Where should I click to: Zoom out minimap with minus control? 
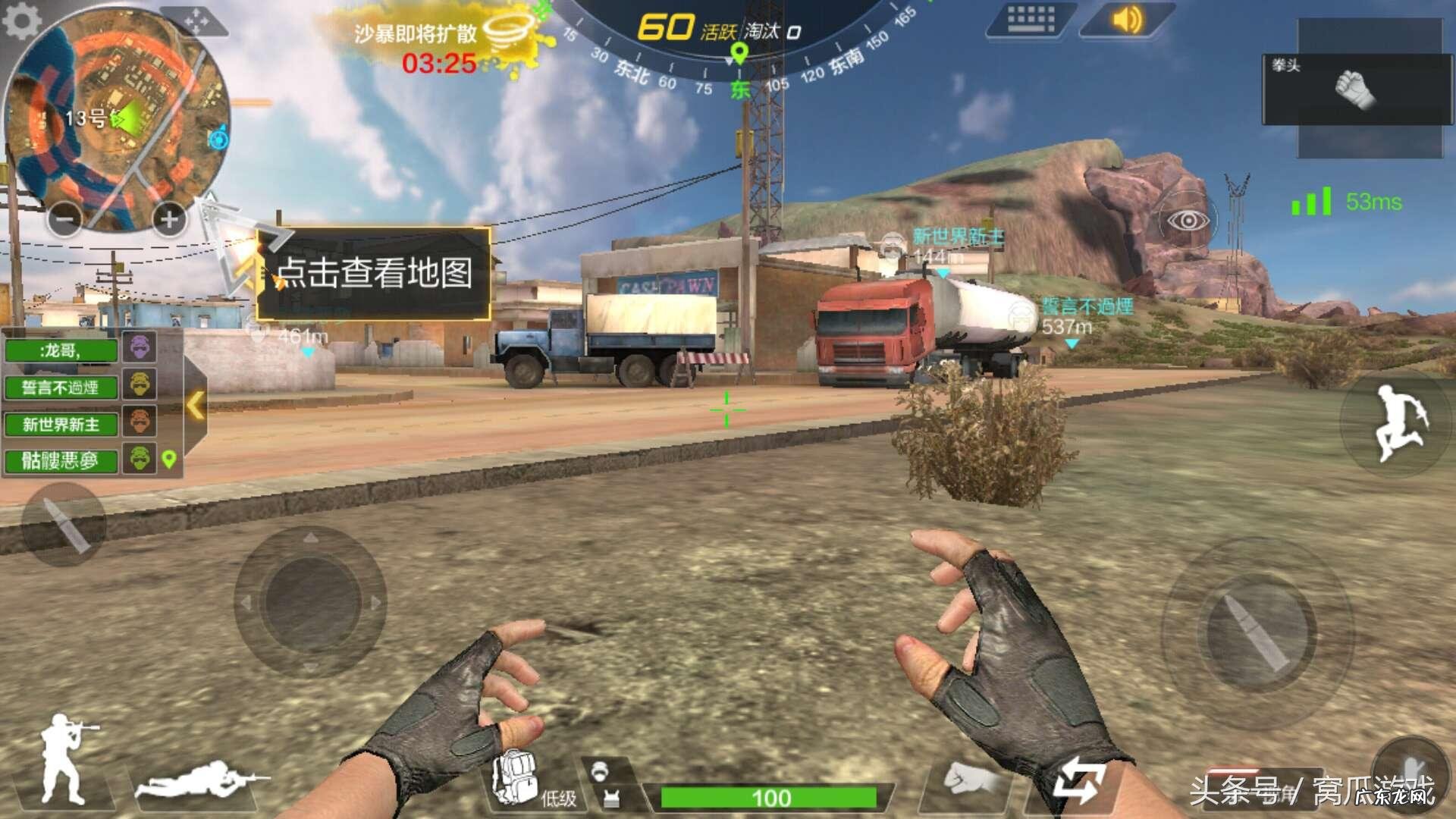(64, 218)
